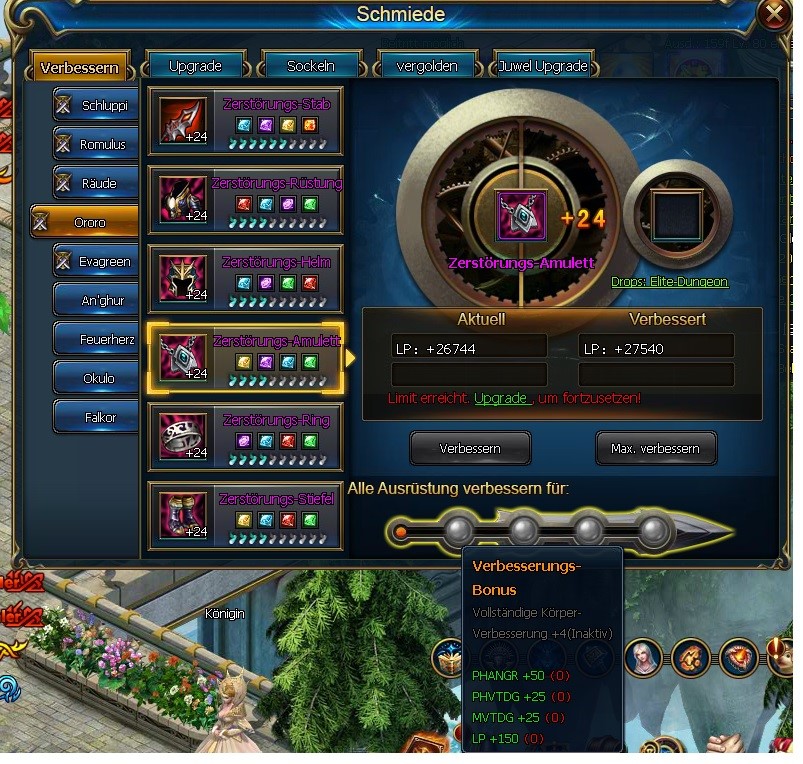Click the Verbessern button
803x764 pixels.
[x=470, y=448]
